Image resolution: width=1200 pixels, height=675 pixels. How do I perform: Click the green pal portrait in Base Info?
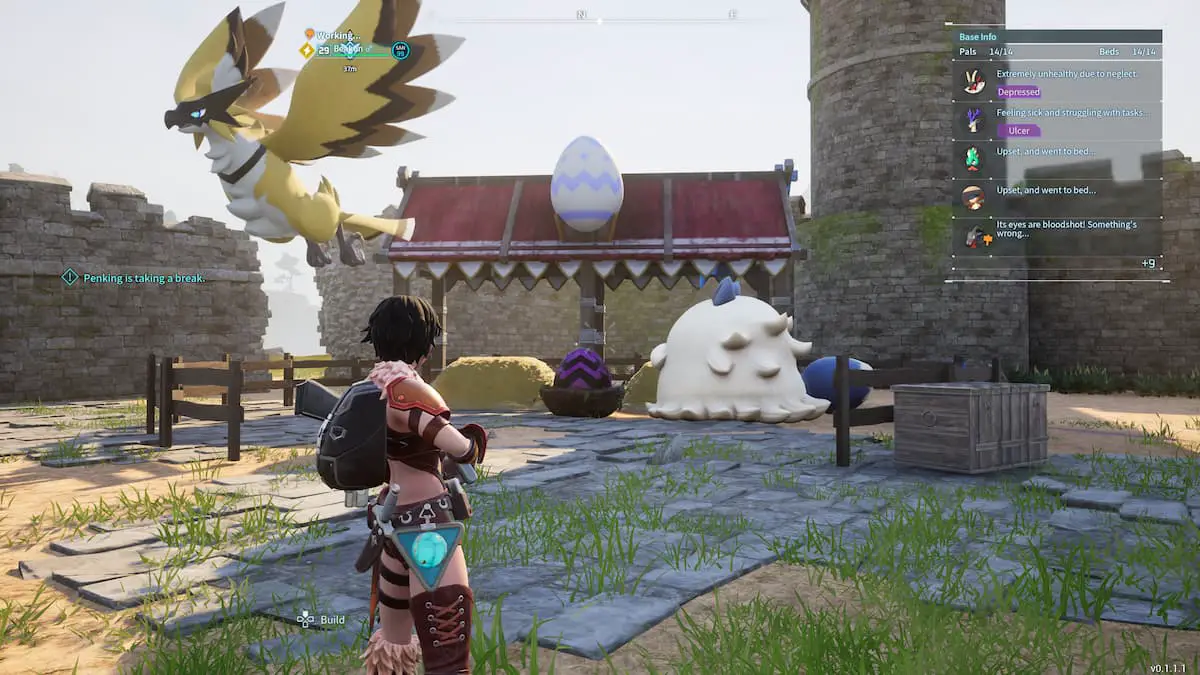974,158
